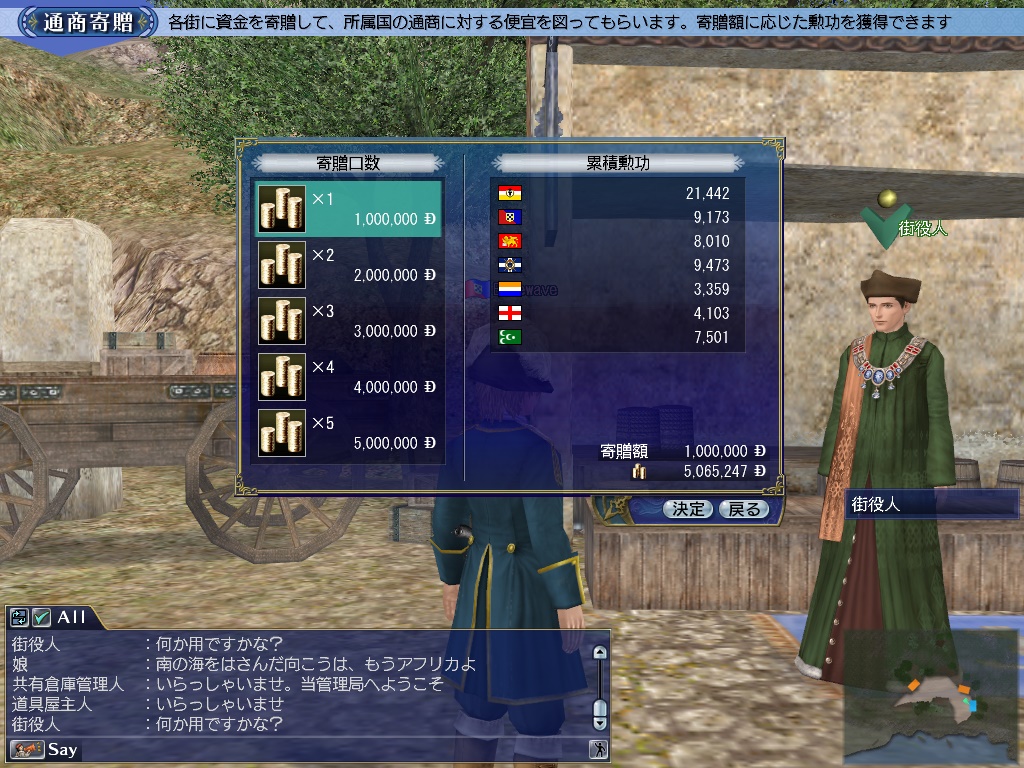
Task: Toggle the green checkmark chat filter
Action: [41, 618]
